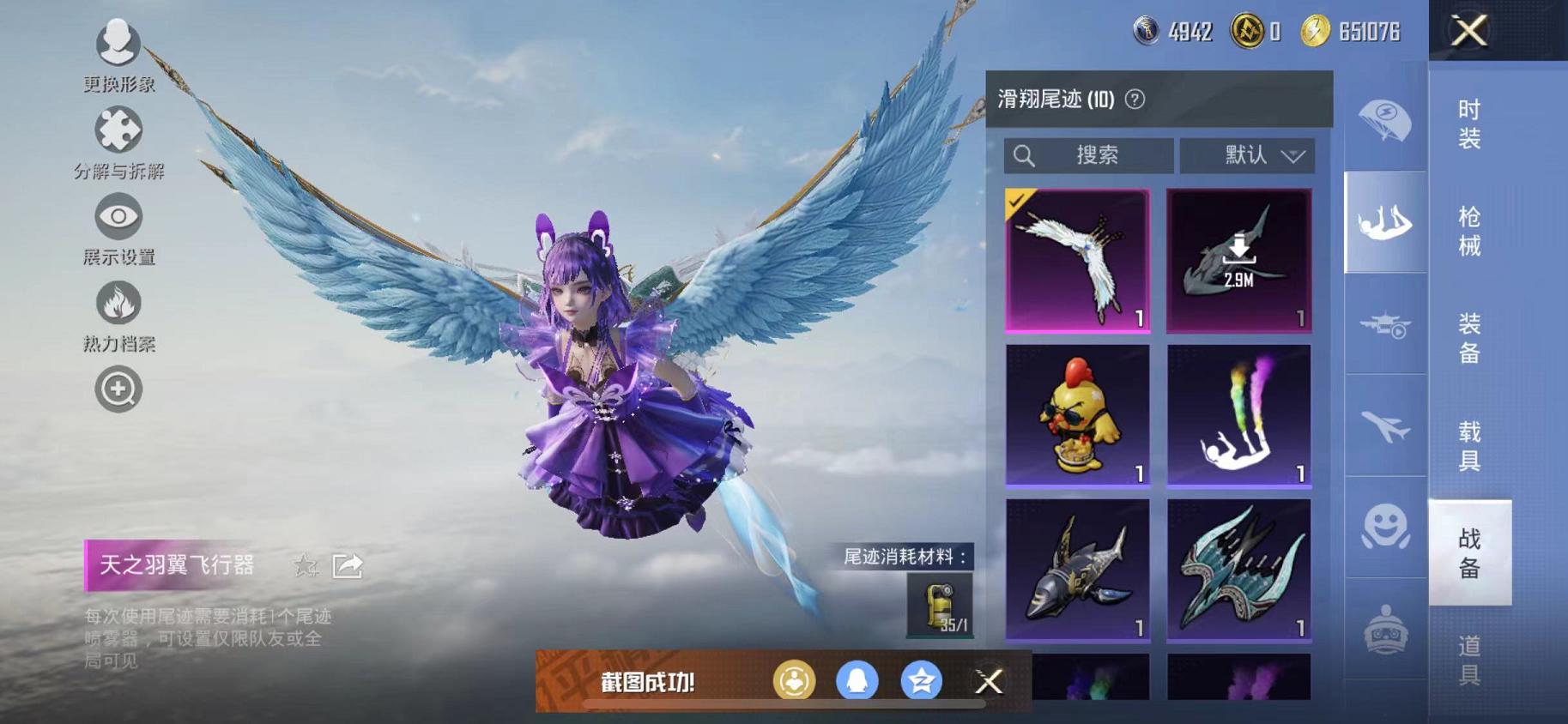The image size is (1568, 724).
Task: Click the yellow checkmark on the equipped wing trail
Action: point(1017,200)
